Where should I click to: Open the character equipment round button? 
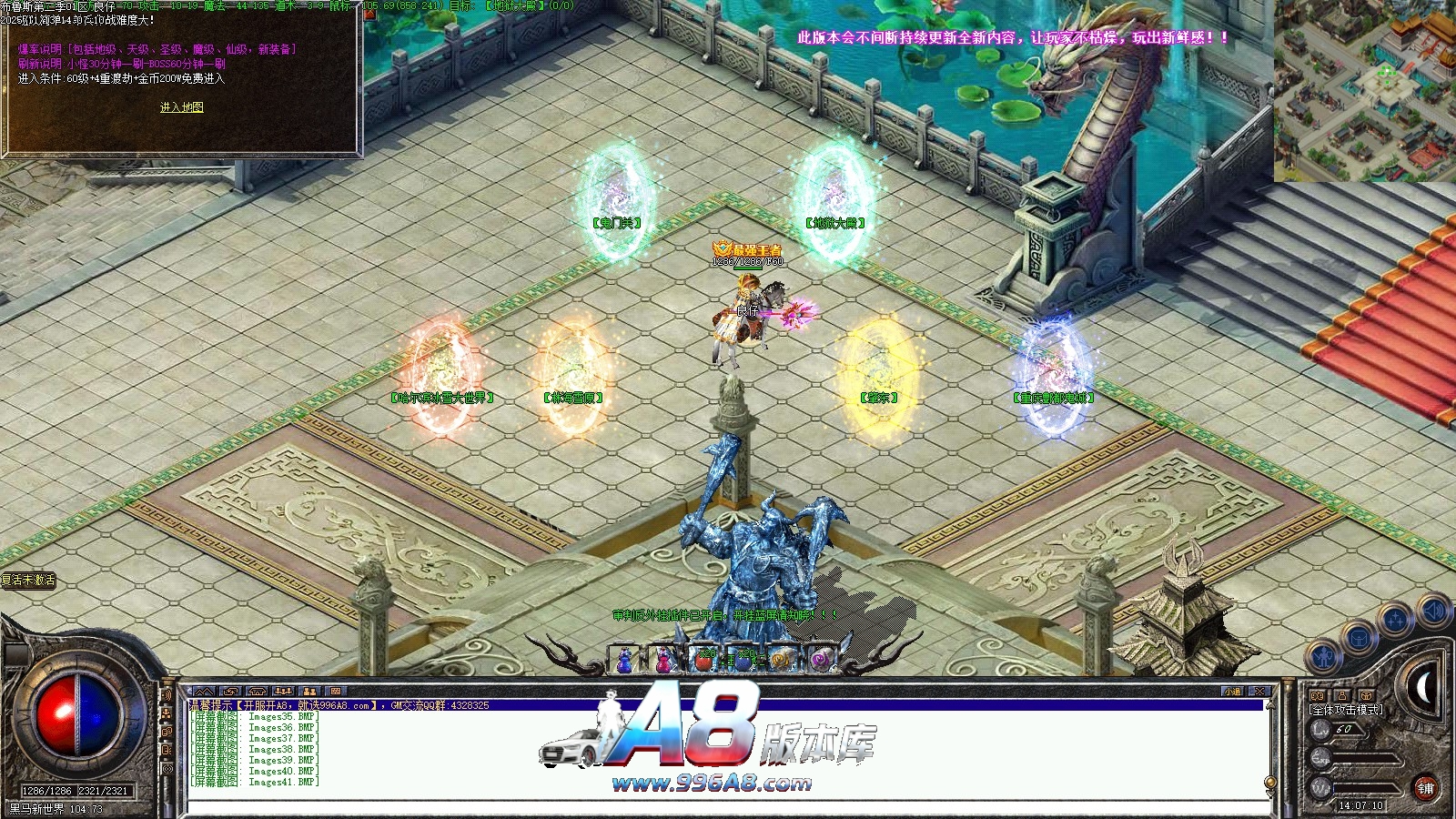point(1324,656)
